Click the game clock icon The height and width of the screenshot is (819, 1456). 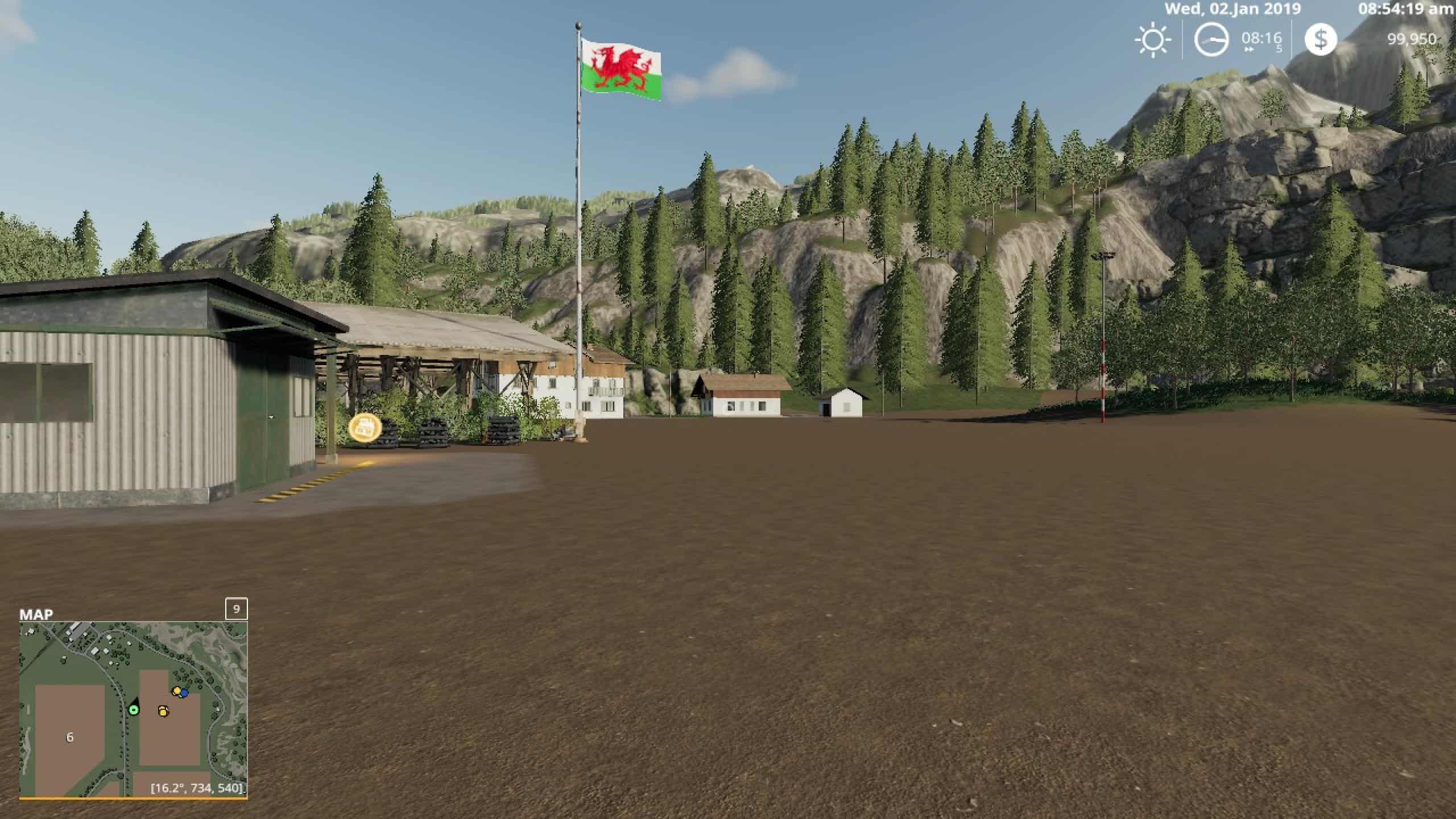1210,40
